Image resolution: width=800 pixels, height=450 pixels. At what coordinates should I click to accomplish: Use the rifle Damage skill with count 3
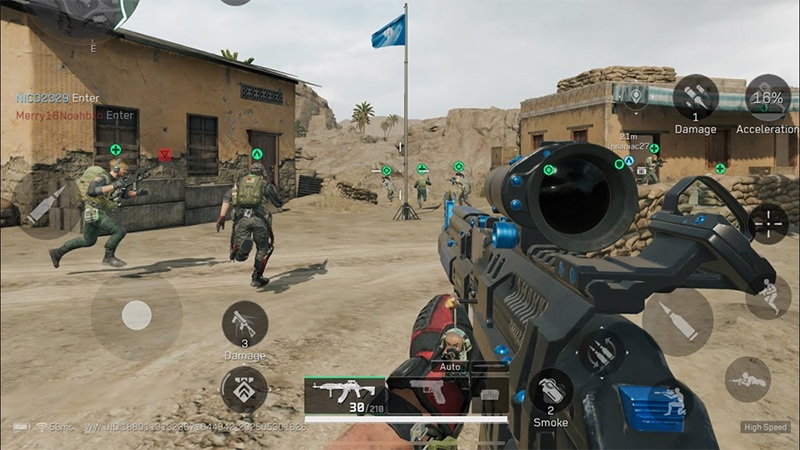[x=245, y=324]
